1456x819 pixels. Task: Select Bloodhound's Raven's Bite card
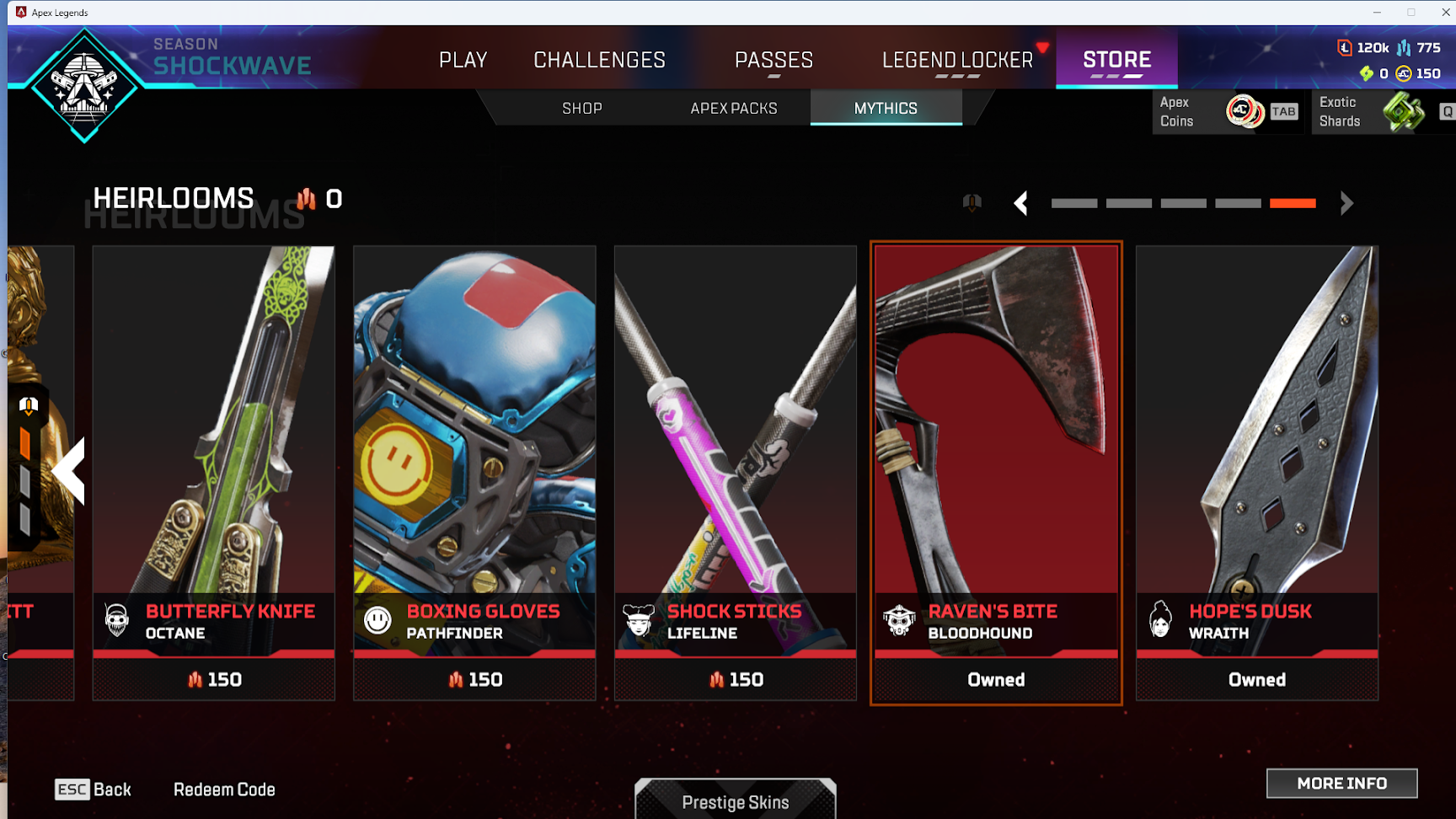996,472
